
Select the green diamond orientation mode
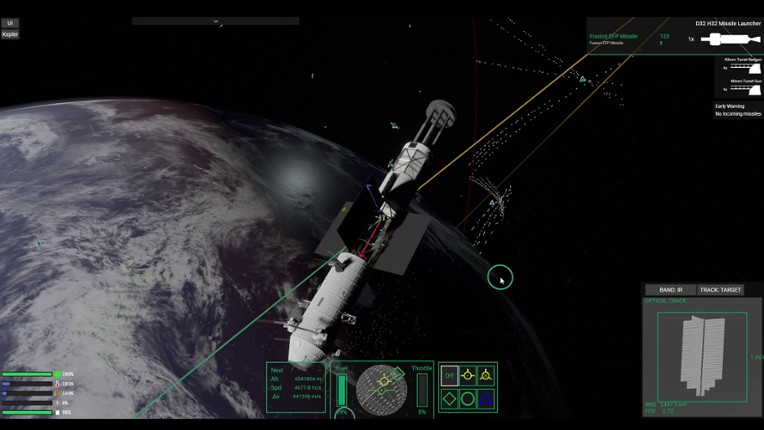(x=450, y=398)
